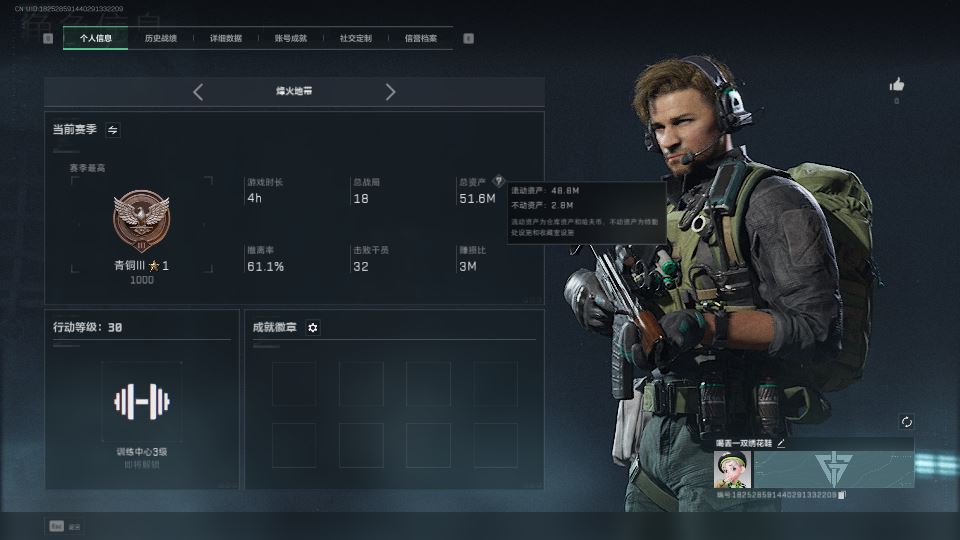The height and width of the screenshot is (540, 960).
Task: Show the 信誉档案 tab
Action: (x=420, y=39)
